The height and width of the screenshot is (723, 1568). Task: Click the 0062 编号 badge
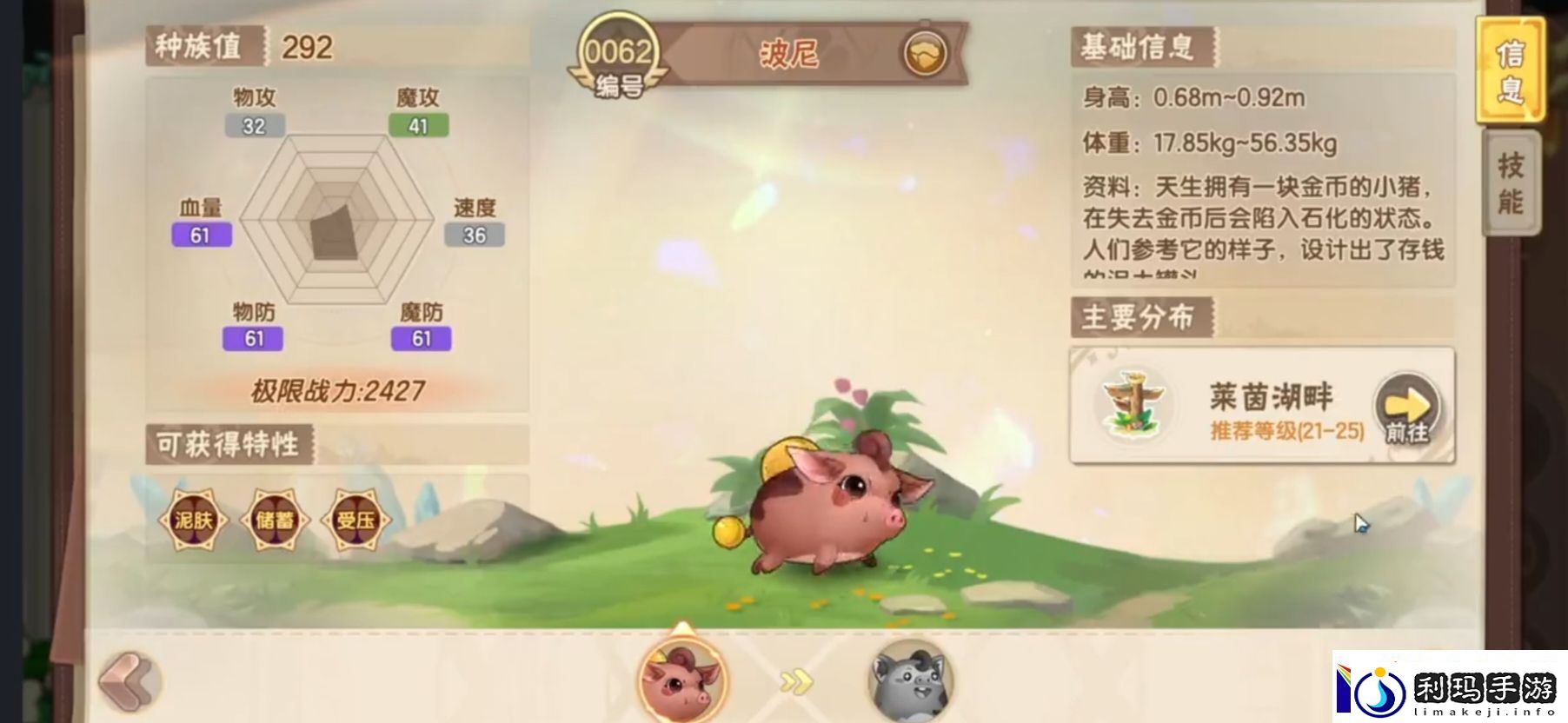(617, 50)
